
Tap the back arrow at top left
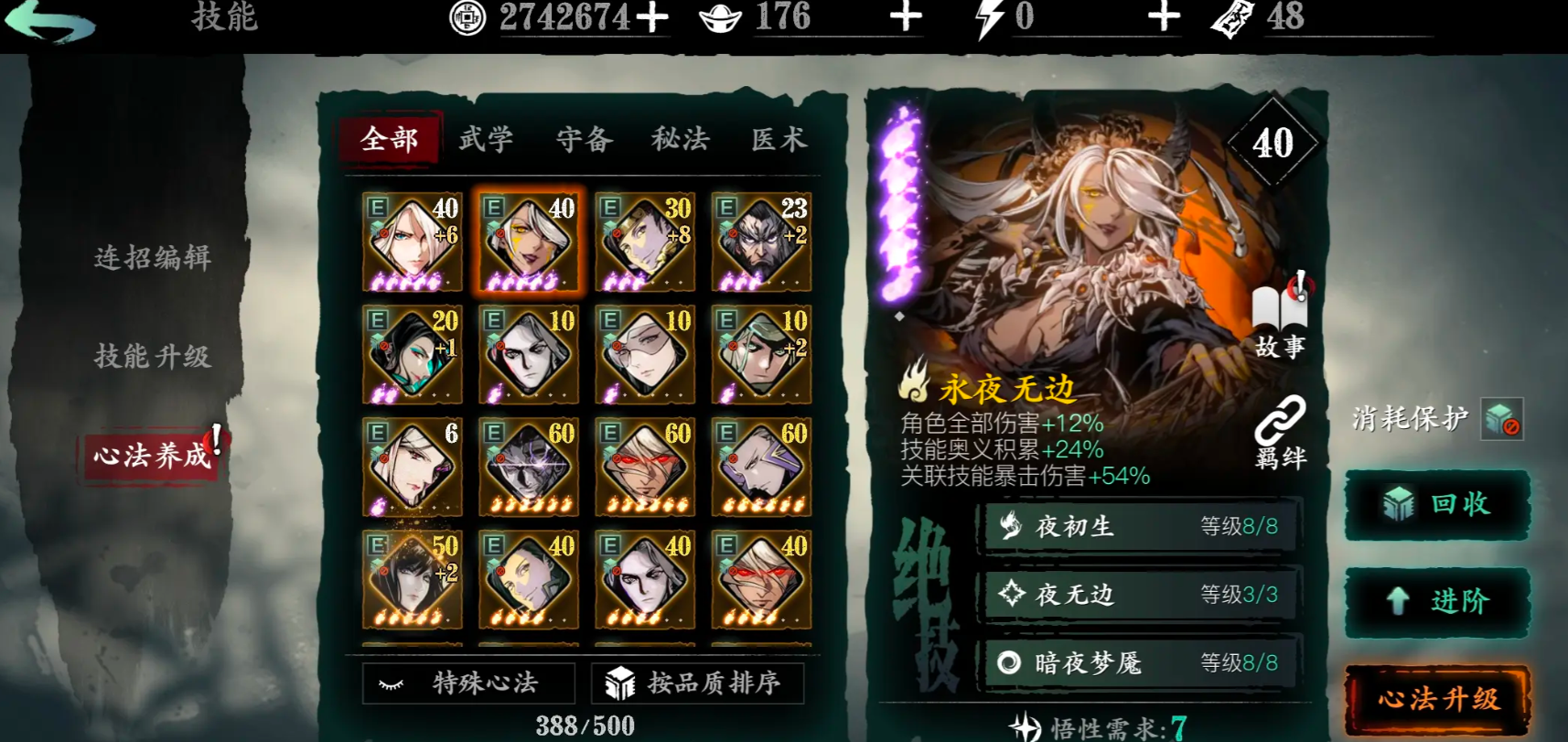click(x=50, y=22)
